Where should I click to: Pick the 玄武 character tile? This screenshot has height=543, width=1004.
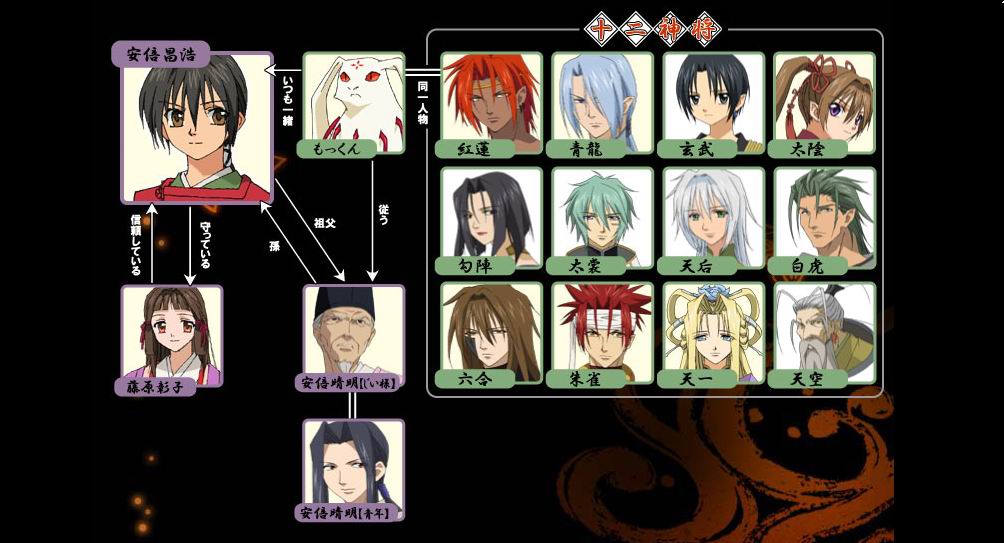click(x=713, y=98)
